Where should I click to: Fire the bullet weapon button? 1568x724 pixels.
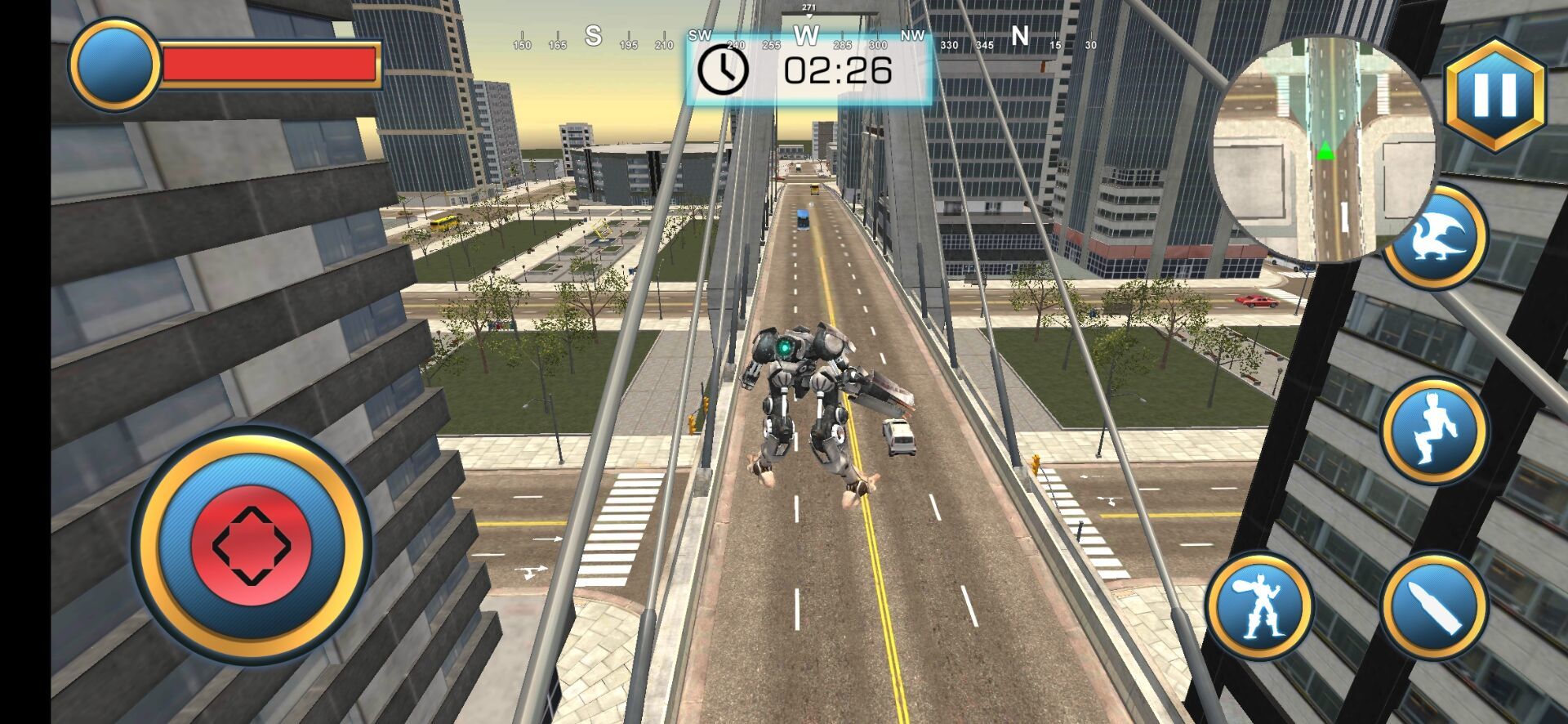coord(1434,606)
